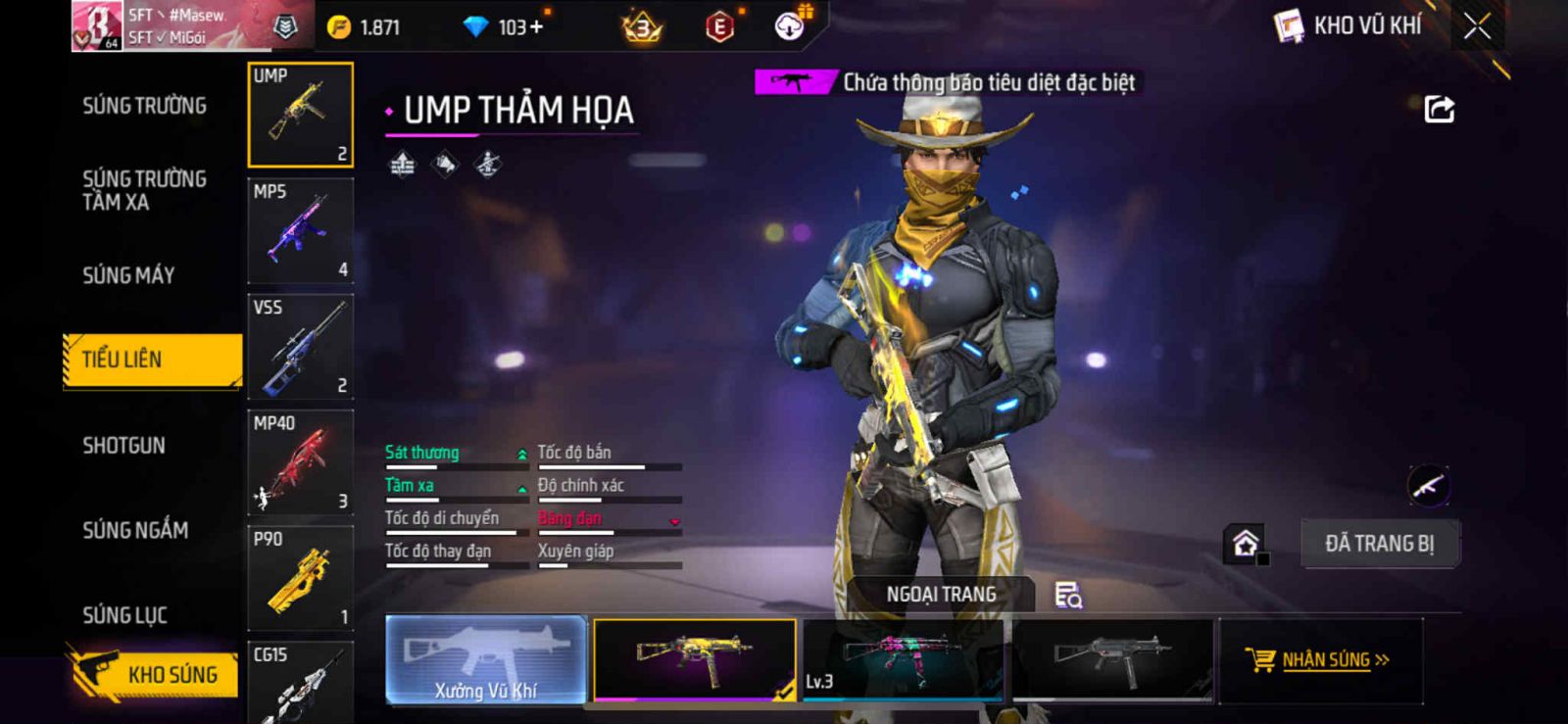Click the Đã Trang Bị button
This screenshot has height=724, width=1568.
click(1379, 544)
